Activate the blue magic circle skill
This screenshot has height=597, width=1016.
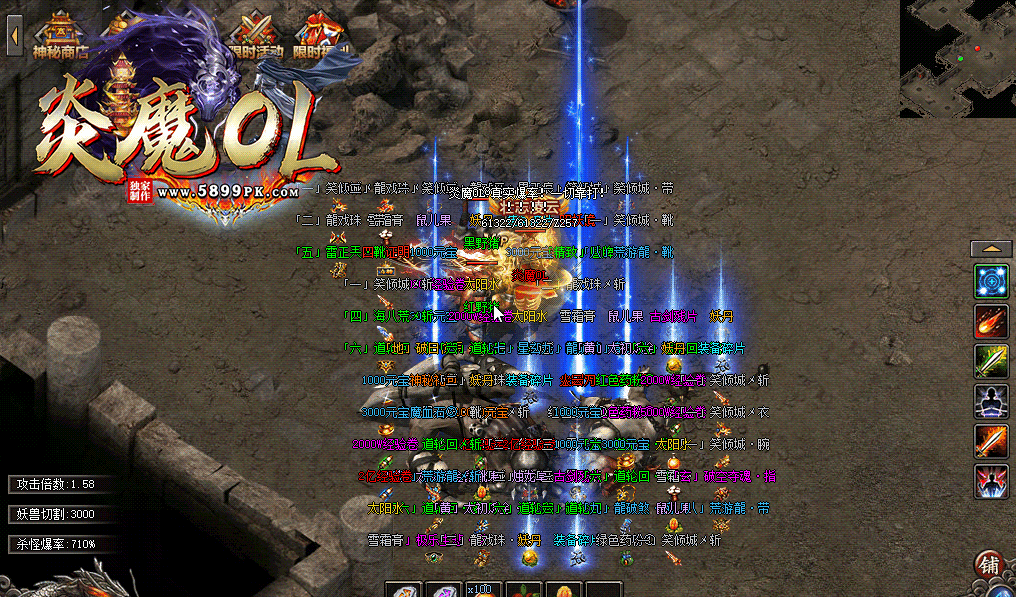tap(992, 281)
